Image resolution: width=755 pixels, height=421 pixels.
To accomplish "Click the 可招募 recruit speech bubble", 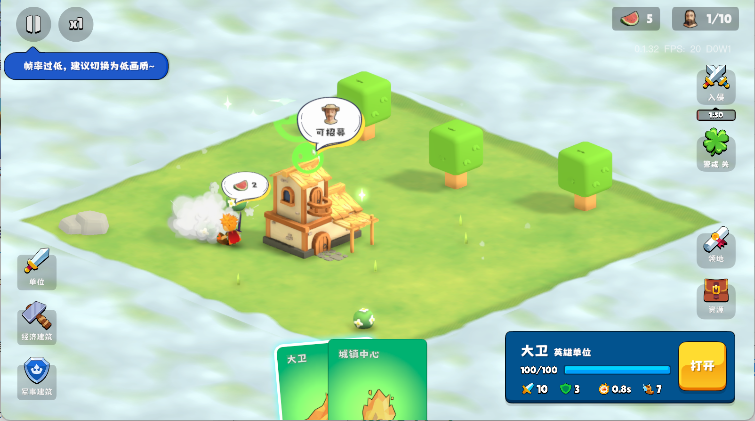I will coord(329,121).
